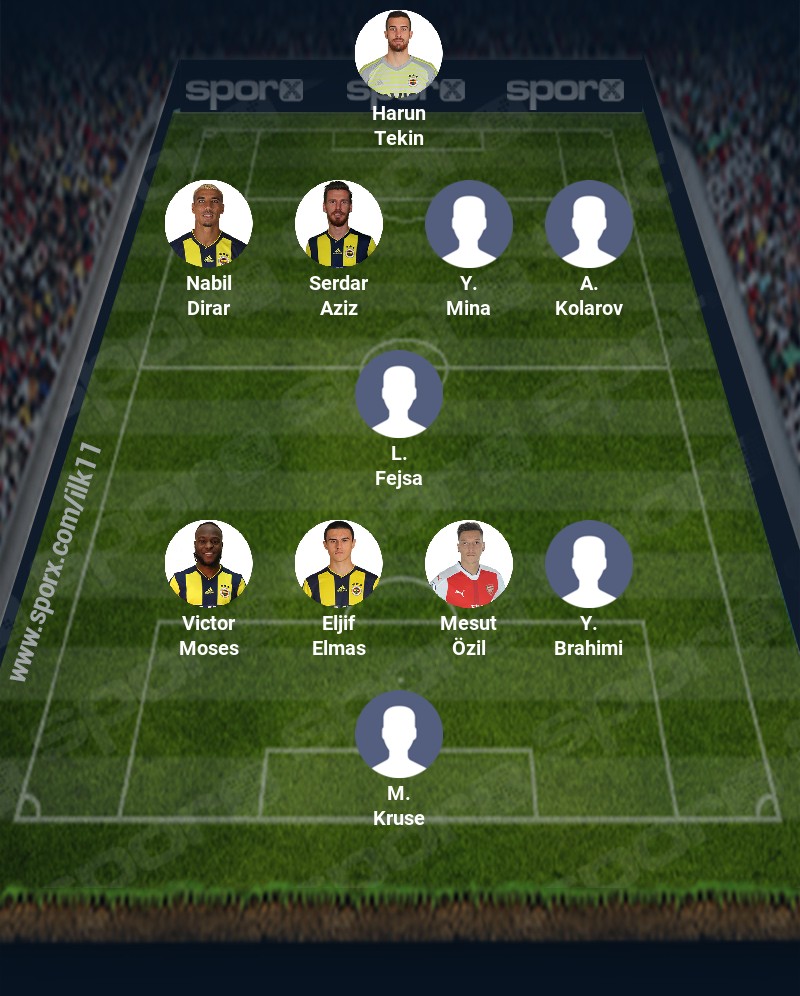Pick Serdar Aziz's player photo
The width and height of the screenshot is (800, 996).
339,224
